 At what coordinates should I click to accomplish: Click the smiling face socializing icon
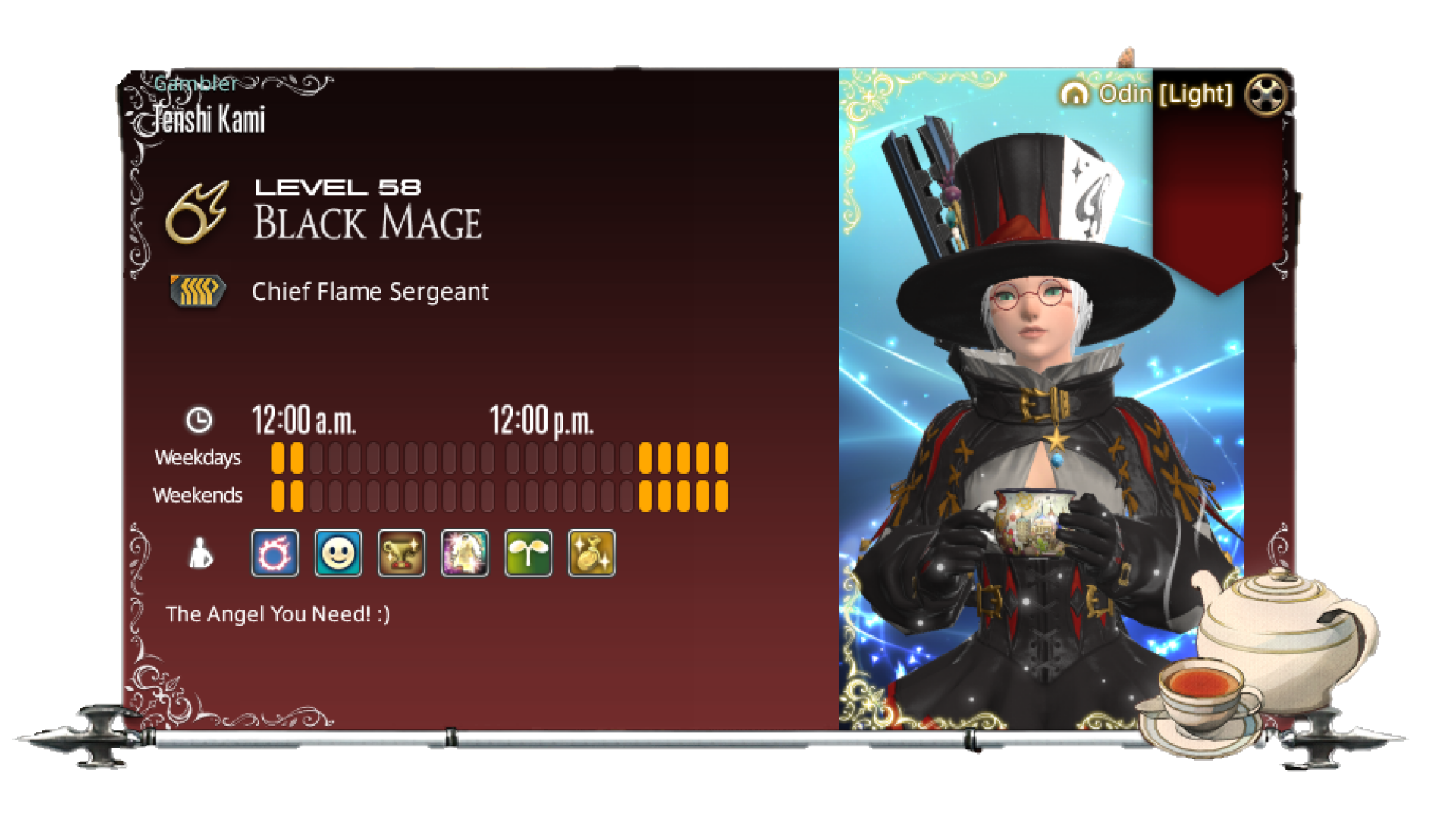tap(337, 551)
